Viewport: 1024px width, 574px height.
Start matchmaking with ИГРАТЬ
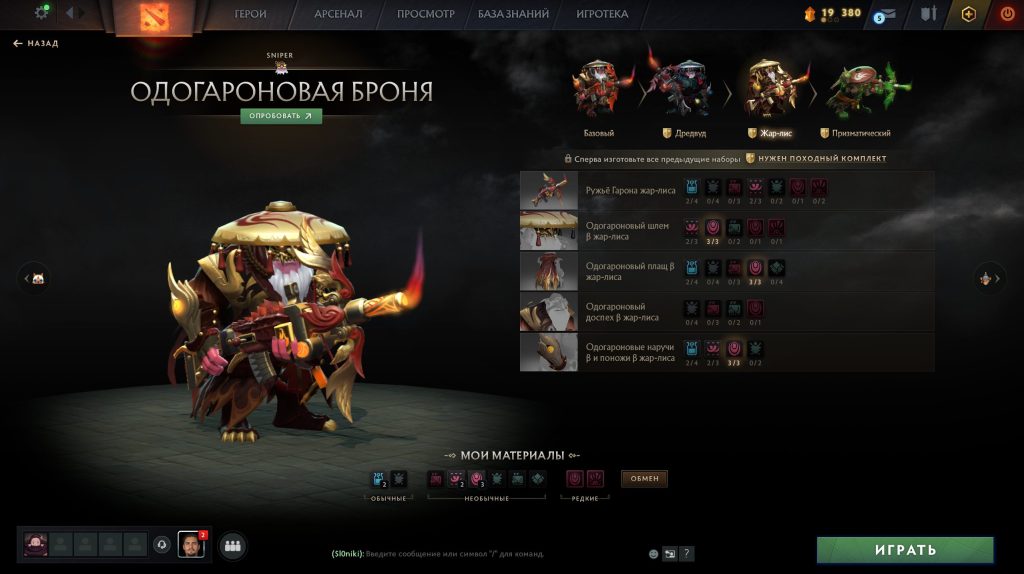pyautogui.click(x=905, y=550)
